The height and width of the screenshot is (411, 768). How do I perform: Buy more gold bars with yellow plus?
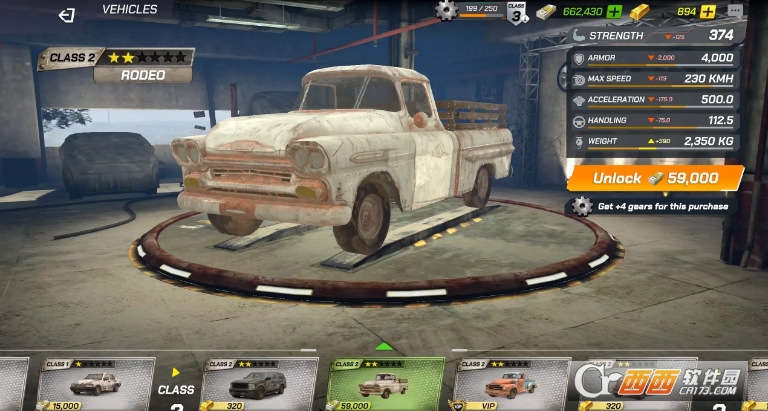point(708,12)
